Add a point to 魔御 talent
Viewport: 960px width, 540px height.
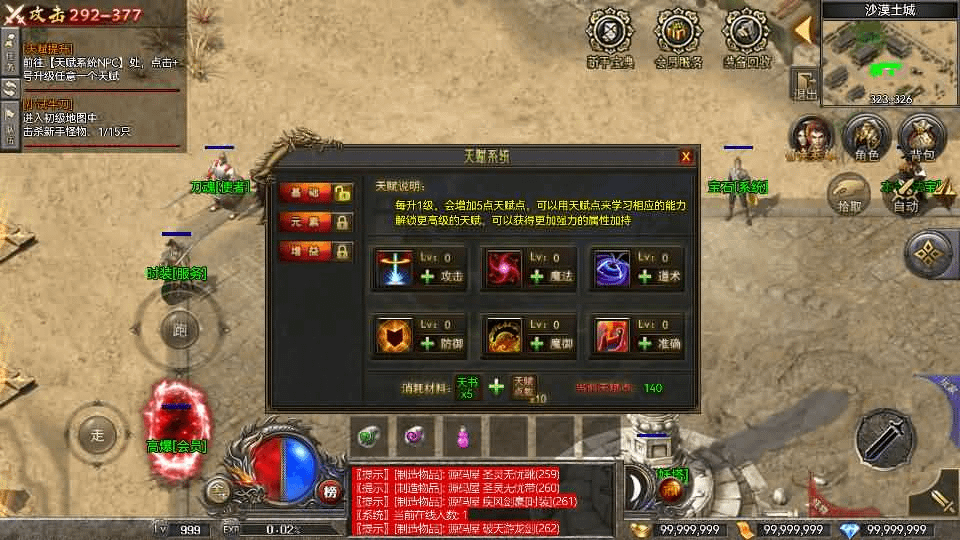pos(537,344)
